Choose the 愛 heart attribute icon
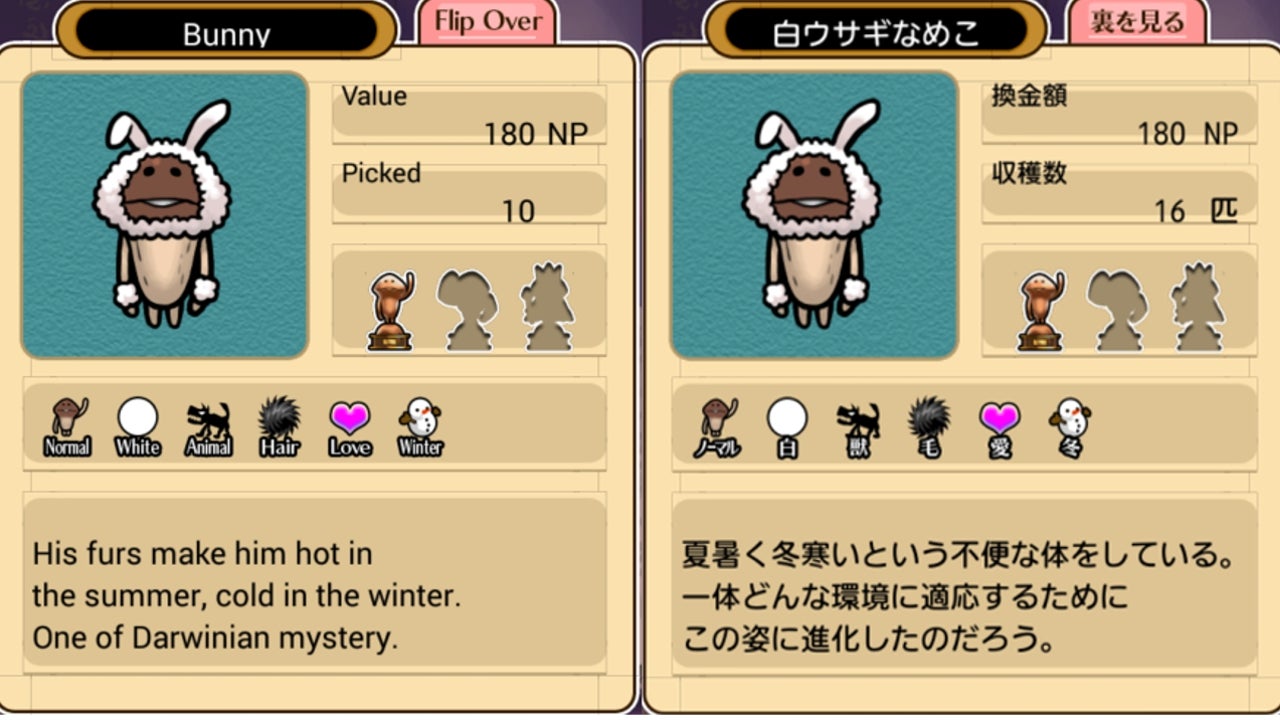 (x=1000, y=427)
